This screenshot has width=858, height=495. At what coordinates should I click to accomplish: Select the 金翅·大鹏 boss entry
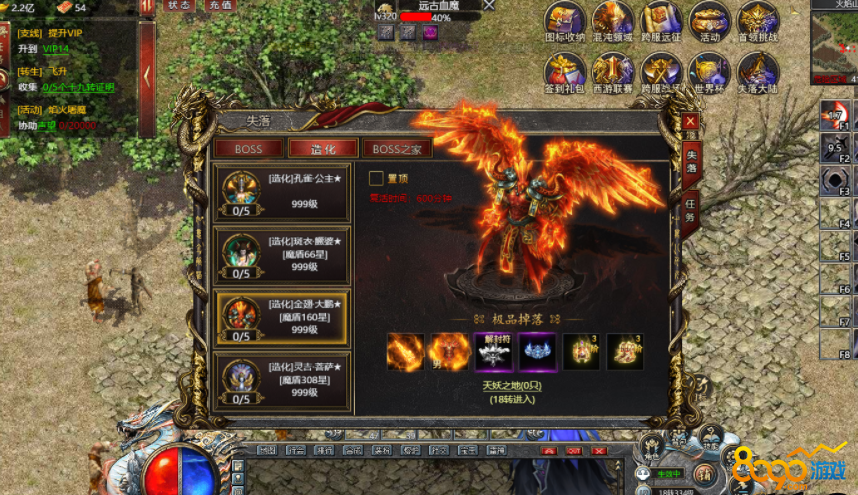pos(283,318)
